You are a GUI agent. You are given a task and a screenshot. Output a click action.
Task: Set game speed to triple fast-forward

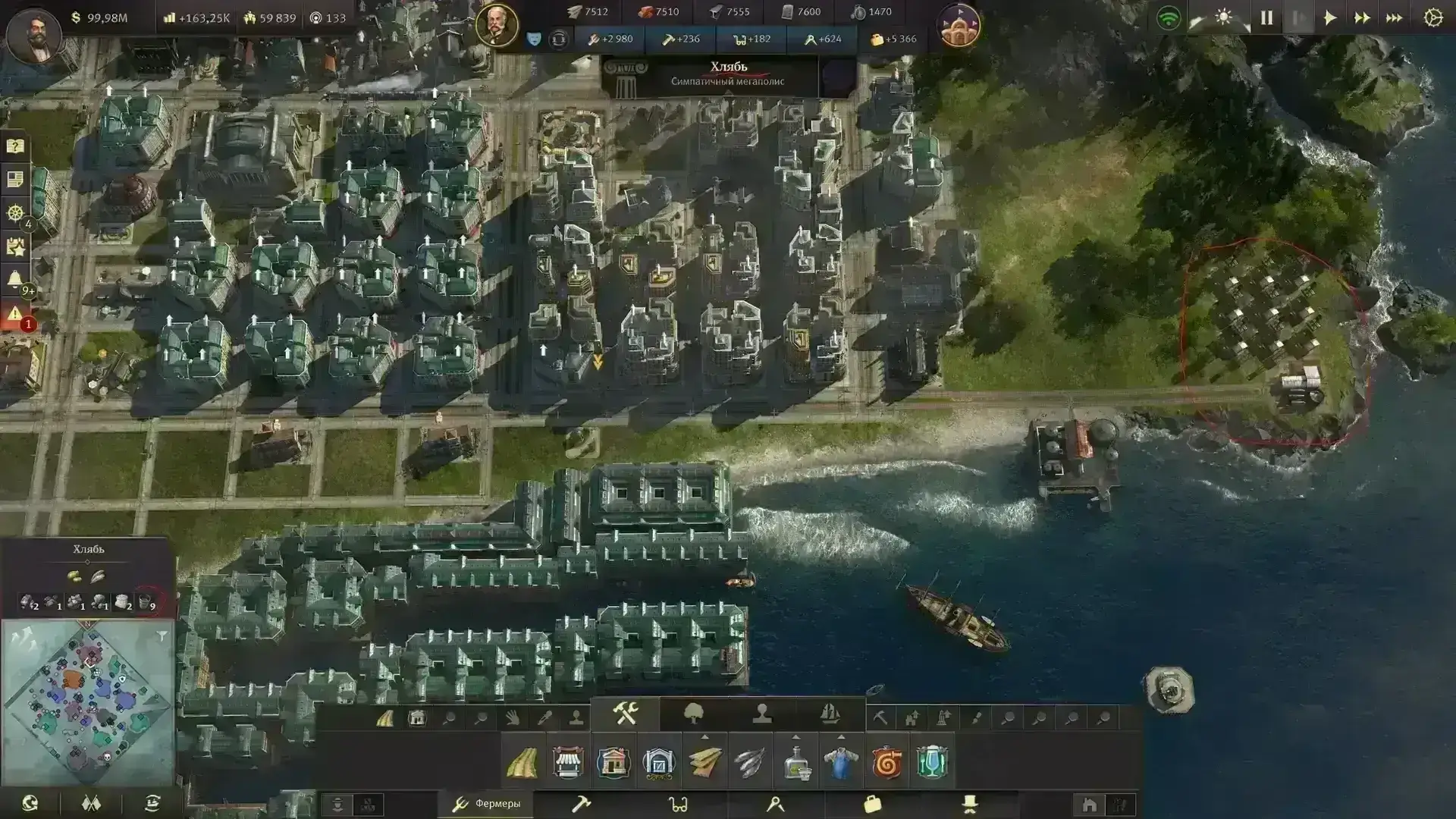(x=1394, y=17)
